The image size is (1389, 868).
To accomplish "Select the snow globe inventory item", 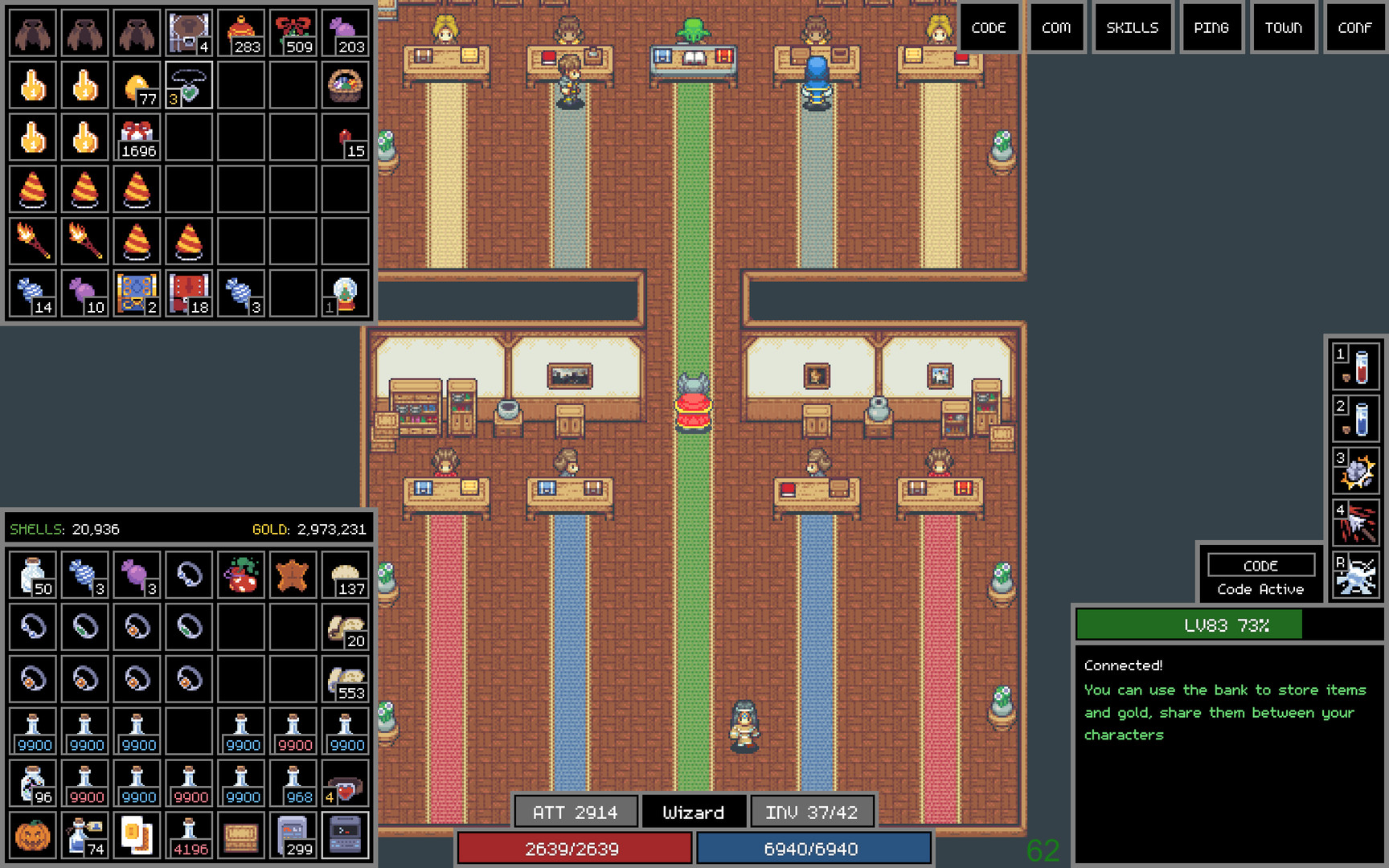I will (344, 293).
